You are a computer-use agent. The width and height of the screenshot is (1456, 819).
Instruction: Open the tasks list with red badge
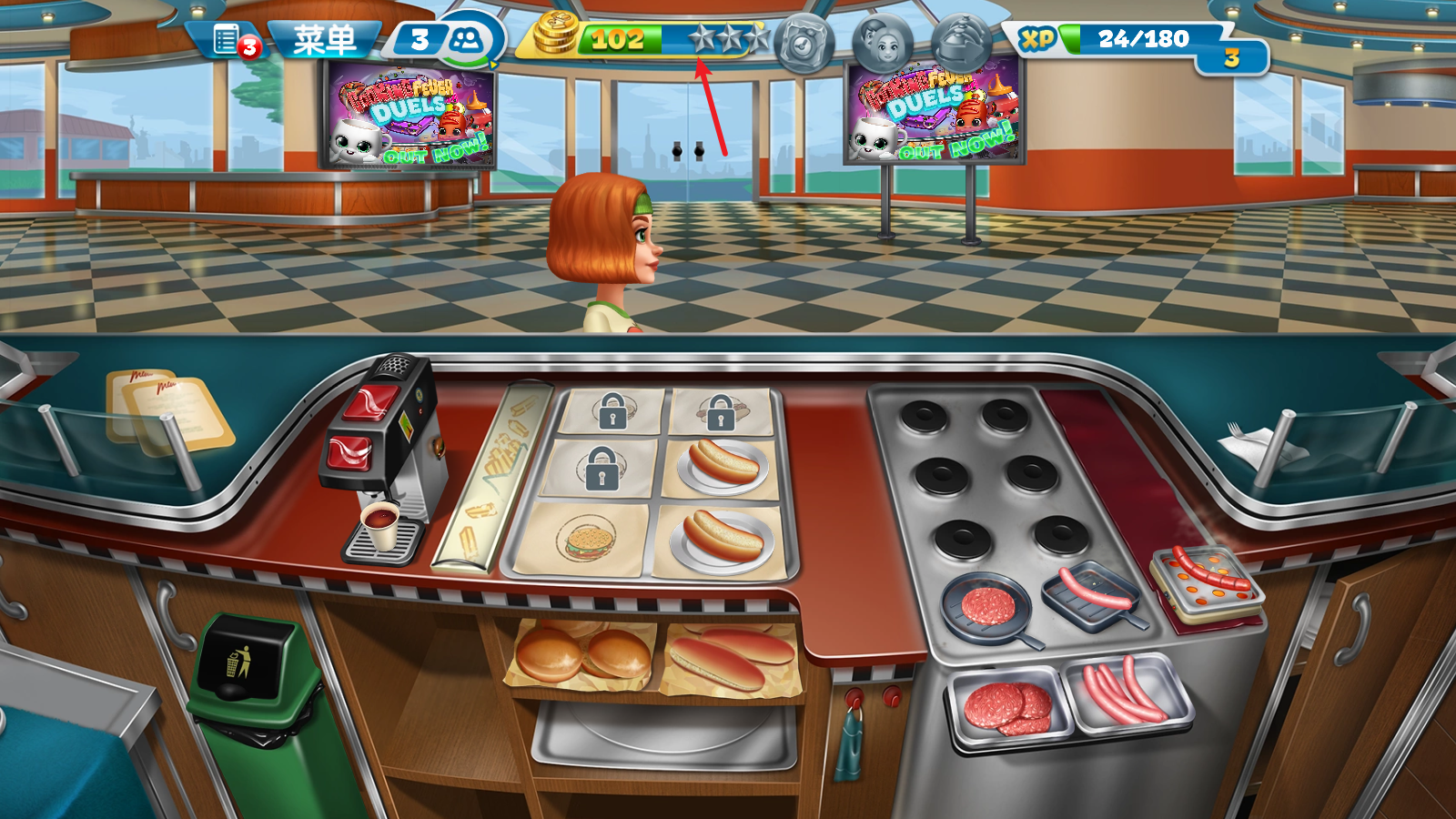pos(225,38)
